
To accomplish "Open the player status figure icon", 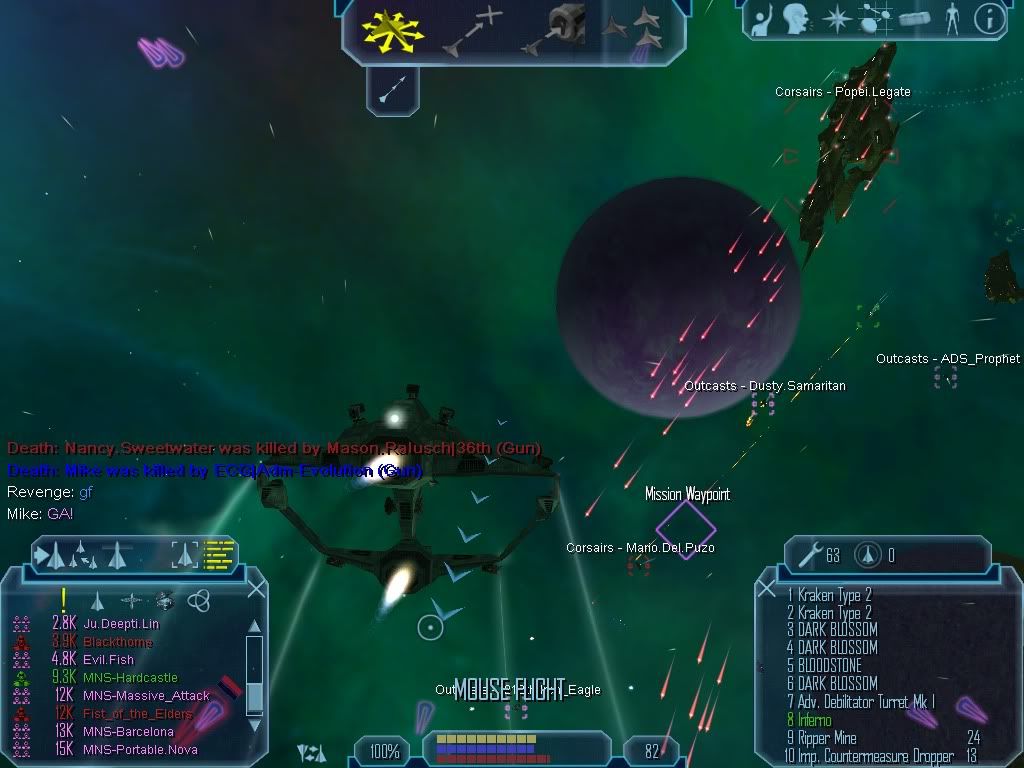I will pyautogui.click(x=951, y=20).
